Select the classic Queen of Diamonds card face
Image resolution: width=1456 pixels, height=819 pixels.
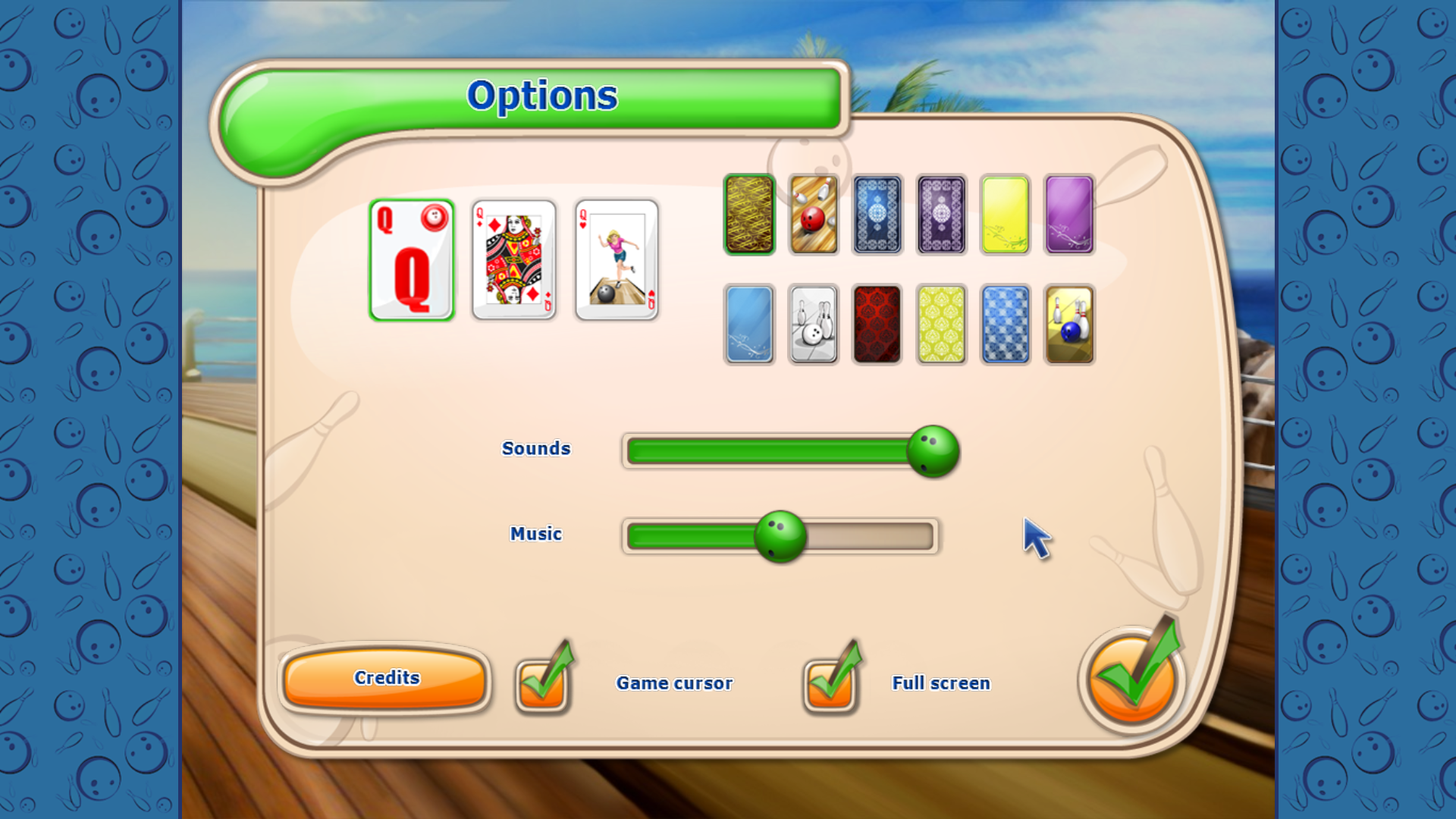(514, 262)
